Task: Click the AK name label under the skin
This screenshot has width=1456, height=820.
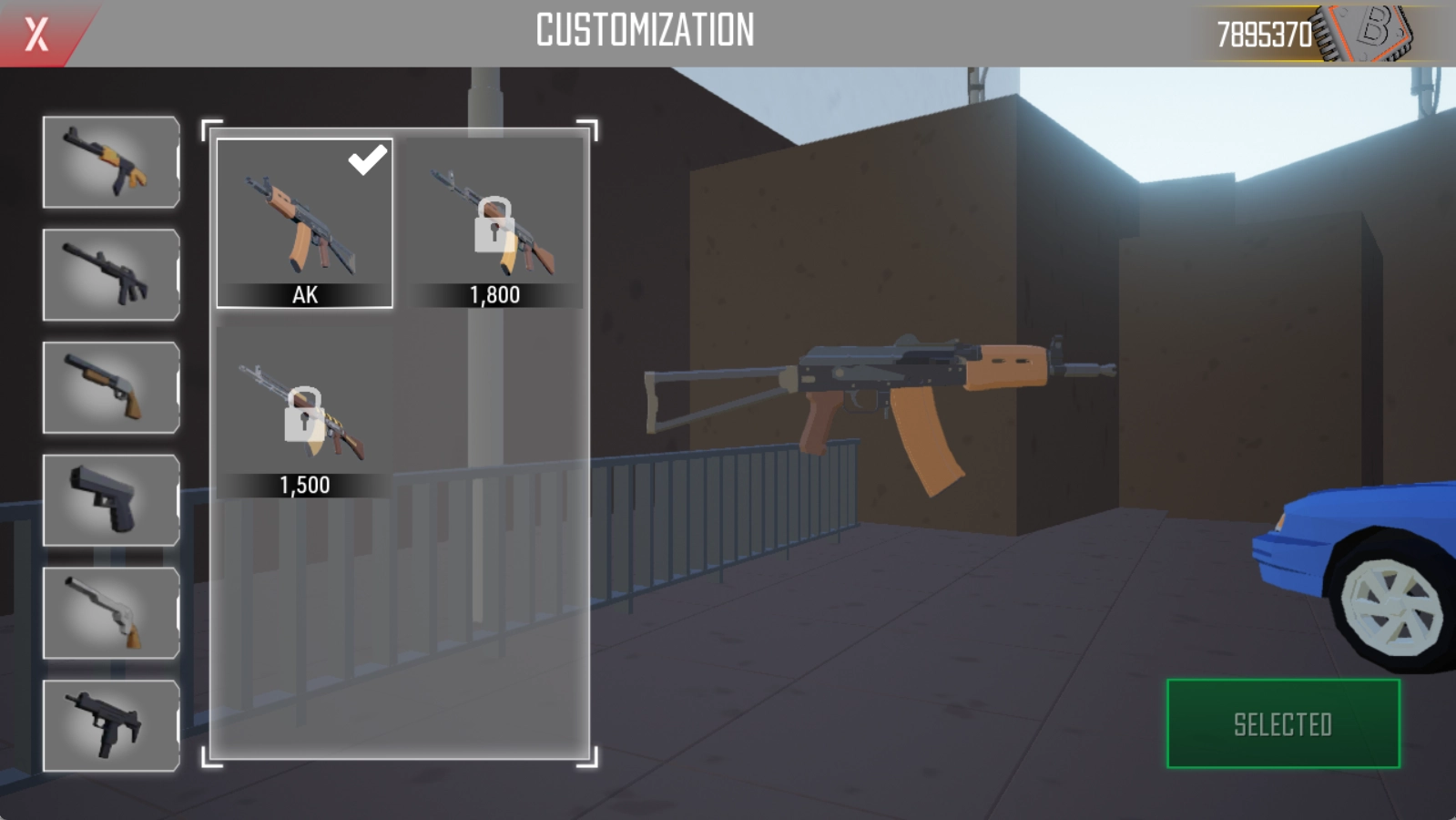Action: (306, 295)
